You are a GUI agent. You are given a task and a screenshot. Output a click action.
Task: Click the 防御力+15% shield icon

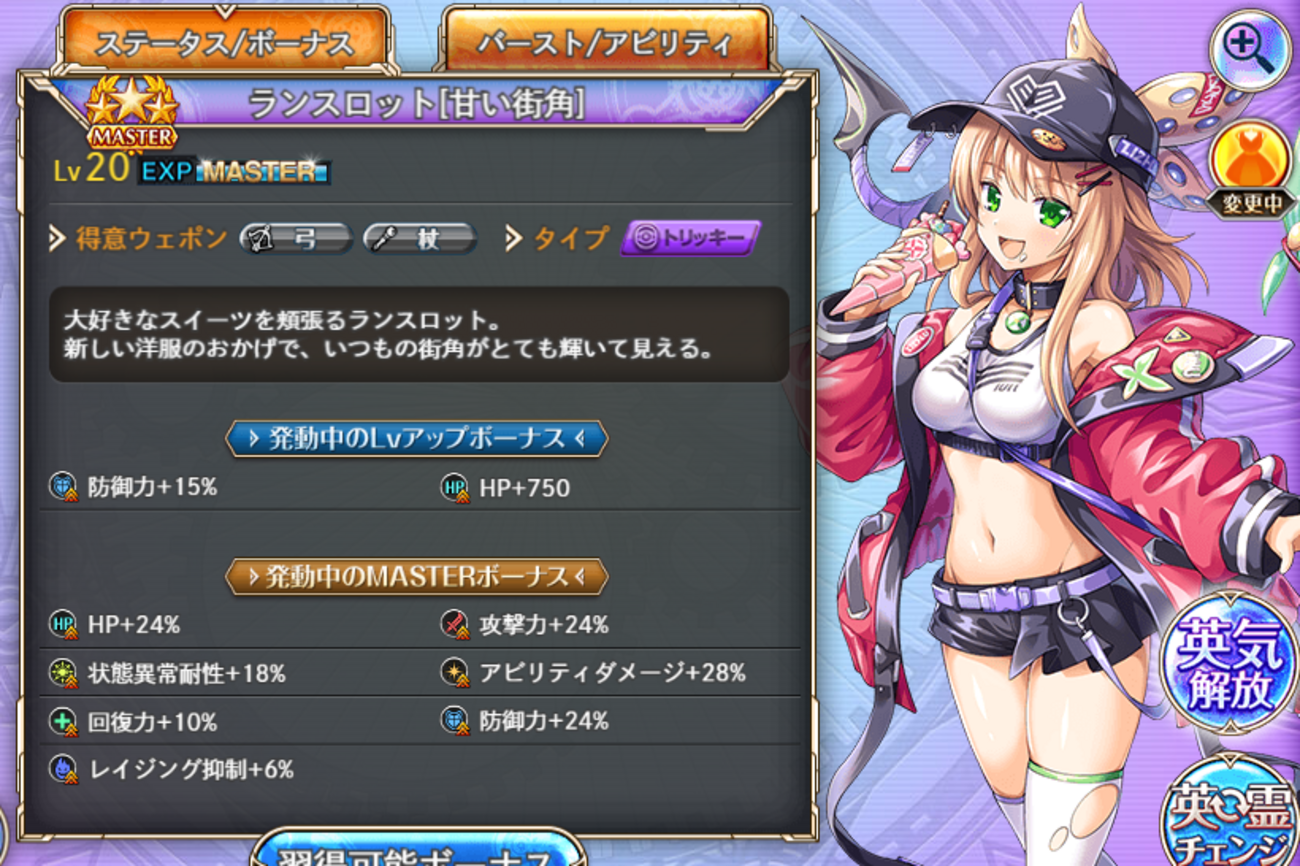click(x=62, y=487)
